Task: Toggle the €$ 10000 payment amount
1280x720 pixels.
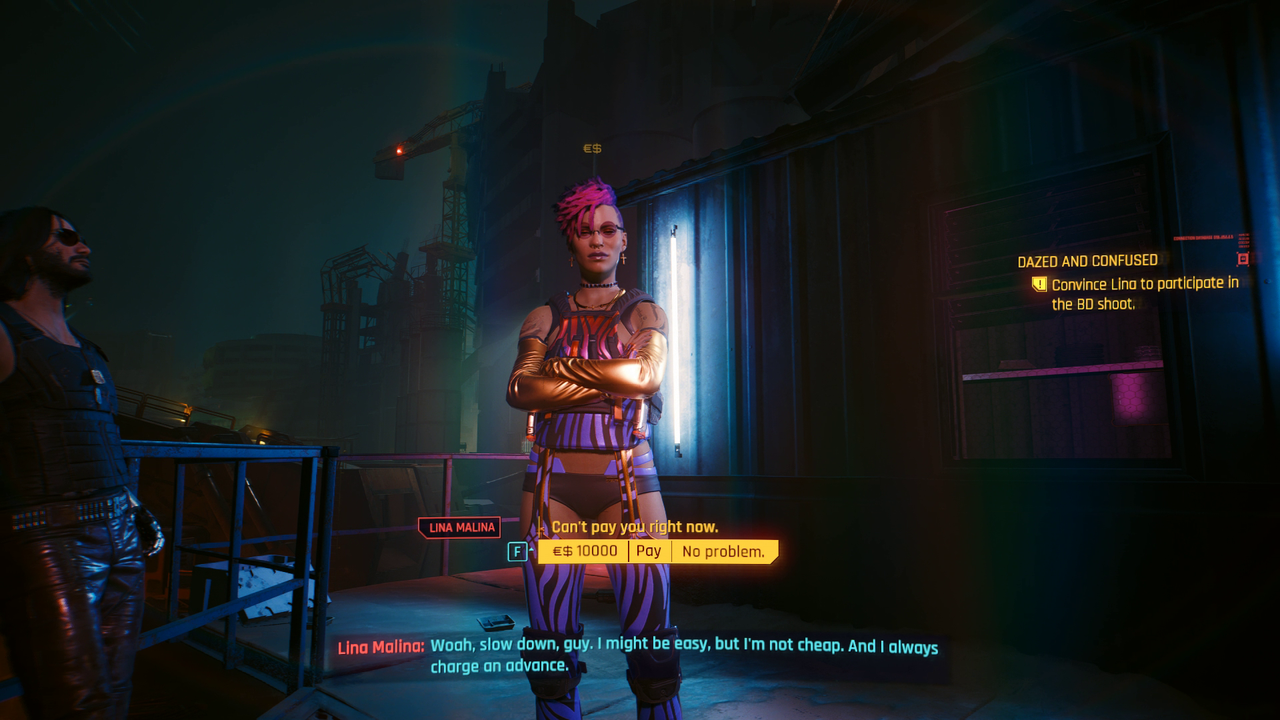Action: (x=585, y=550)
